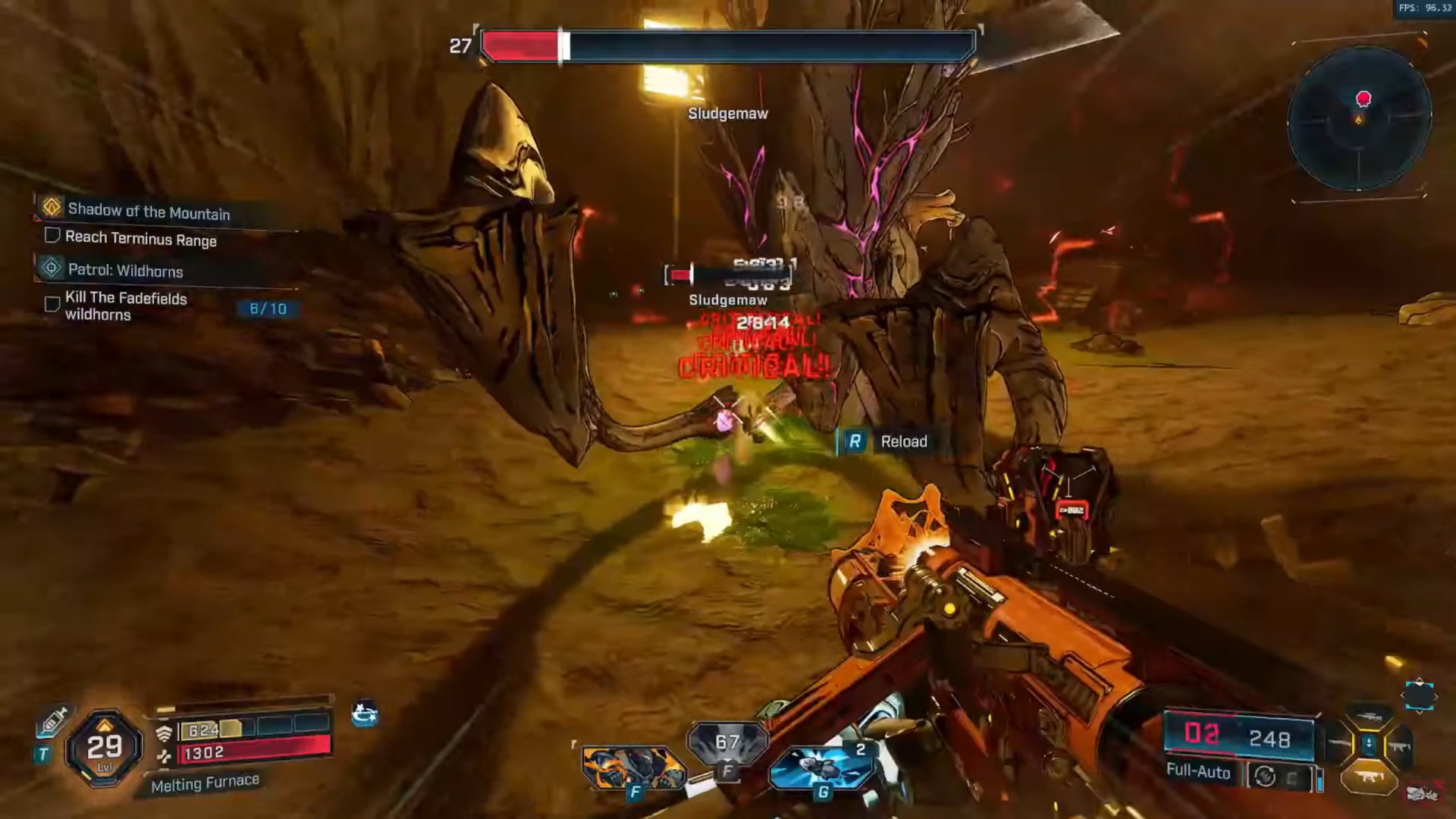The height and width of the screenshot is (819, 1456).
Task: Throw the blue grenade ordnance icon
Action: [x=822, y=767]
